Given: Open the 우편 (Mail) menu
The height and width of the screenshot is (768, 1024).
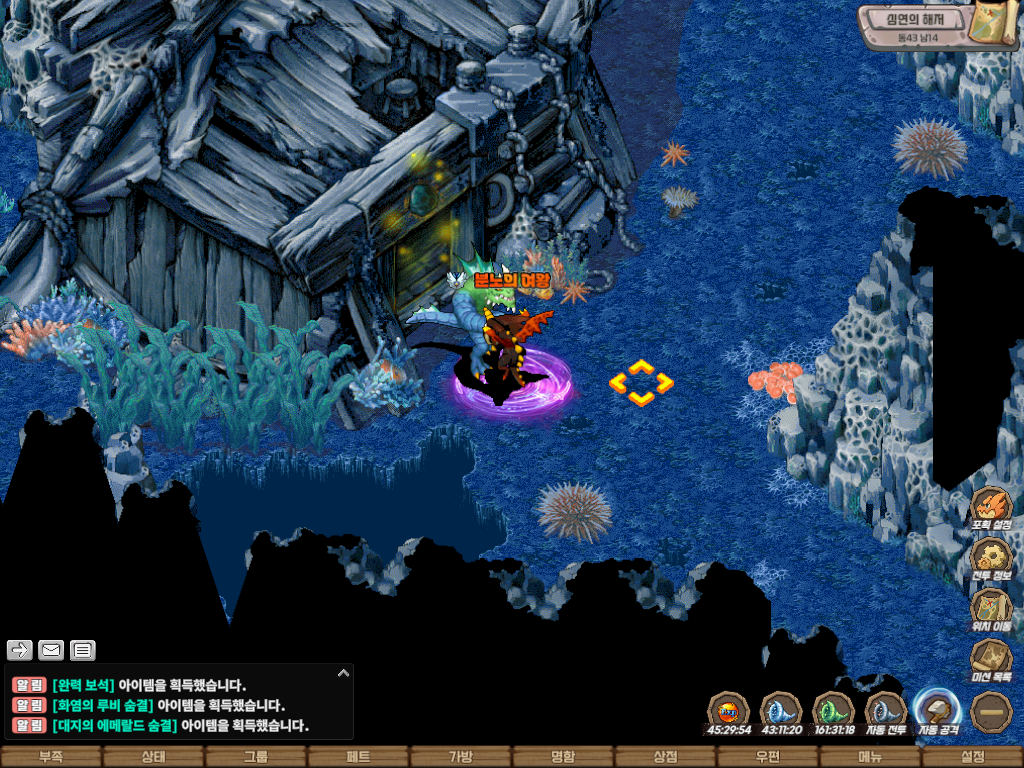Looking at the screenshot, I should (x=768, y=757).
